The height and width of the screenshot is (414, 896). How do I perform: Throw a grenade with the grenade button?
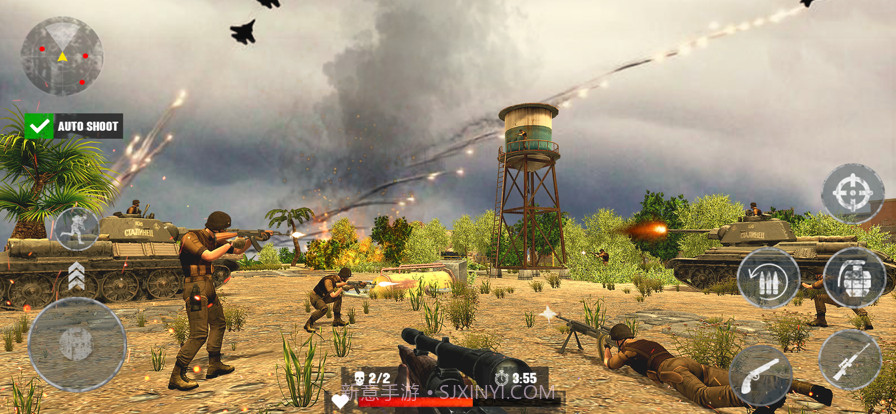pyautogui.click(x=853, y=277)
